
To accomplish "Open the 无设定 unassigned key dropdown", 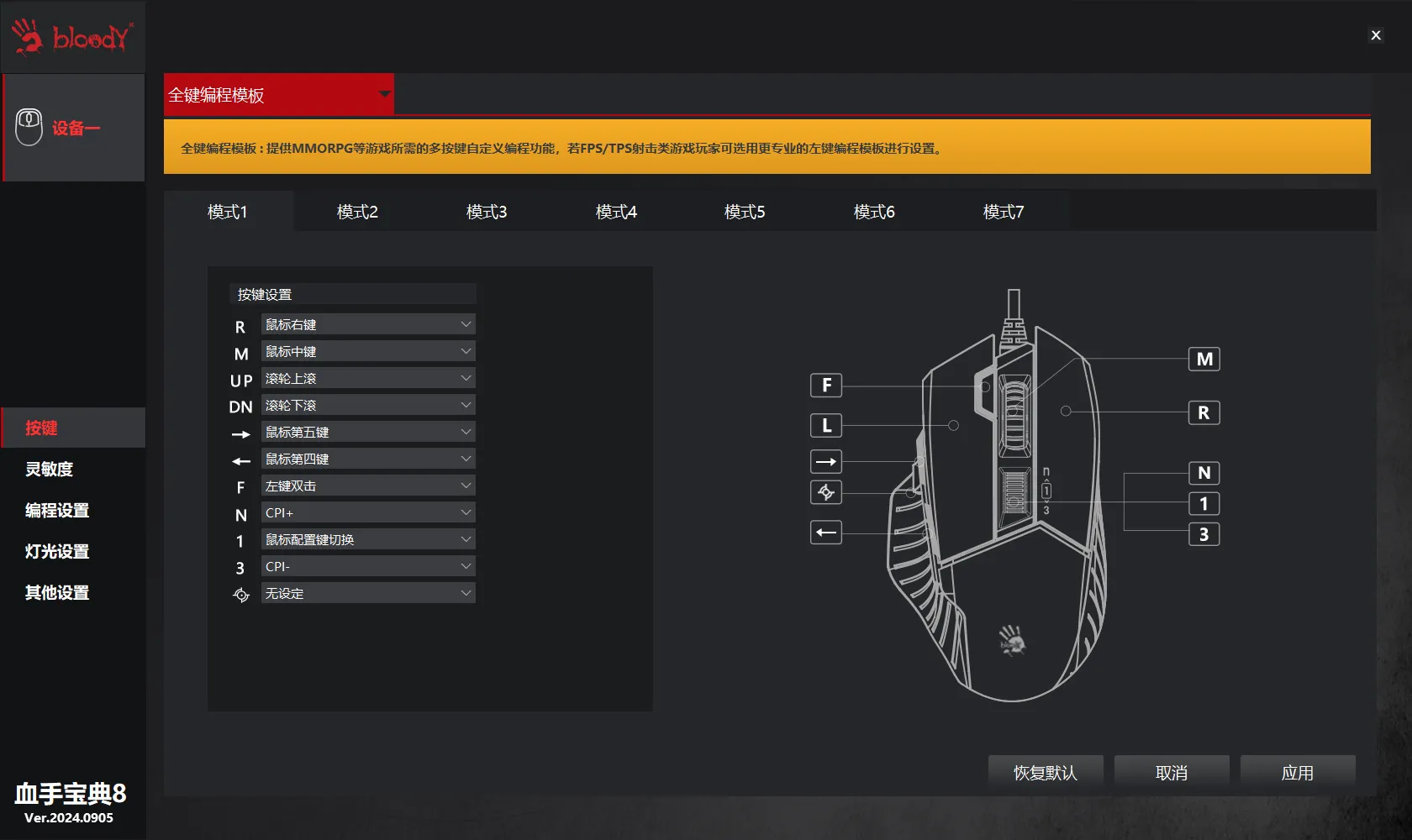I will (368, 593).
